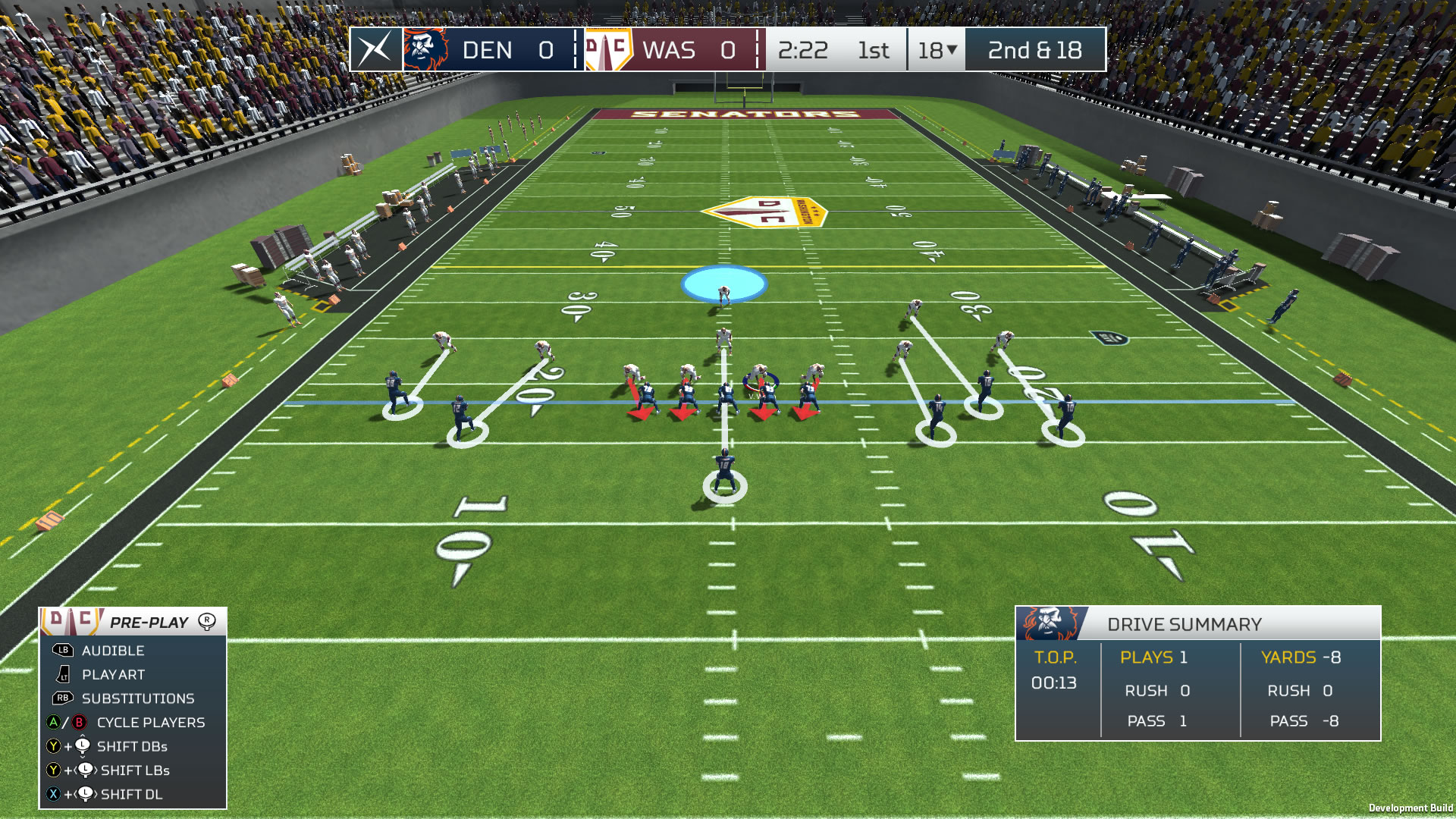Open the Substitutions menu entry
Screen dimensions: 1456x819
tap(137, 698)
